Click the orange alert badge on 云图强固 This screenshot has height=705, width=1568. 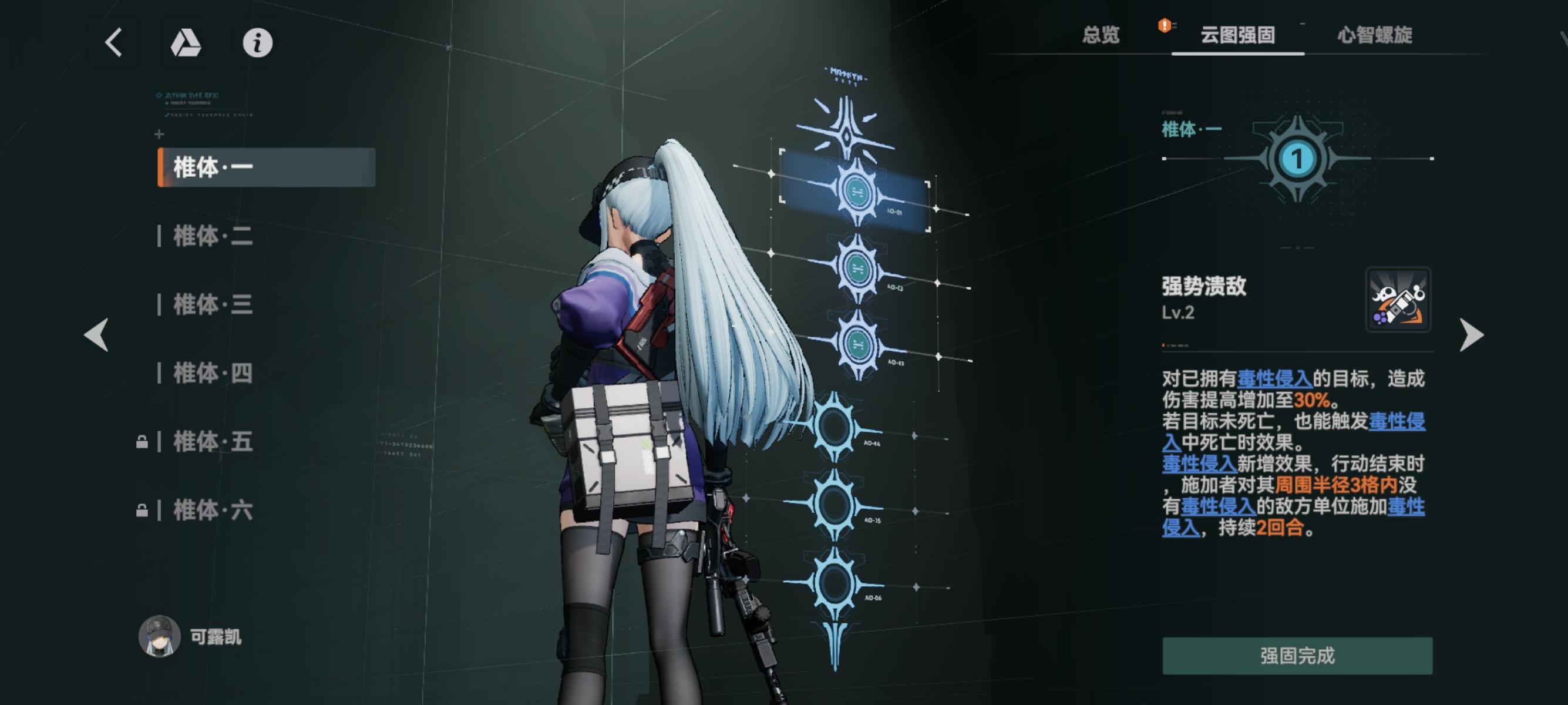[1165, 26]
